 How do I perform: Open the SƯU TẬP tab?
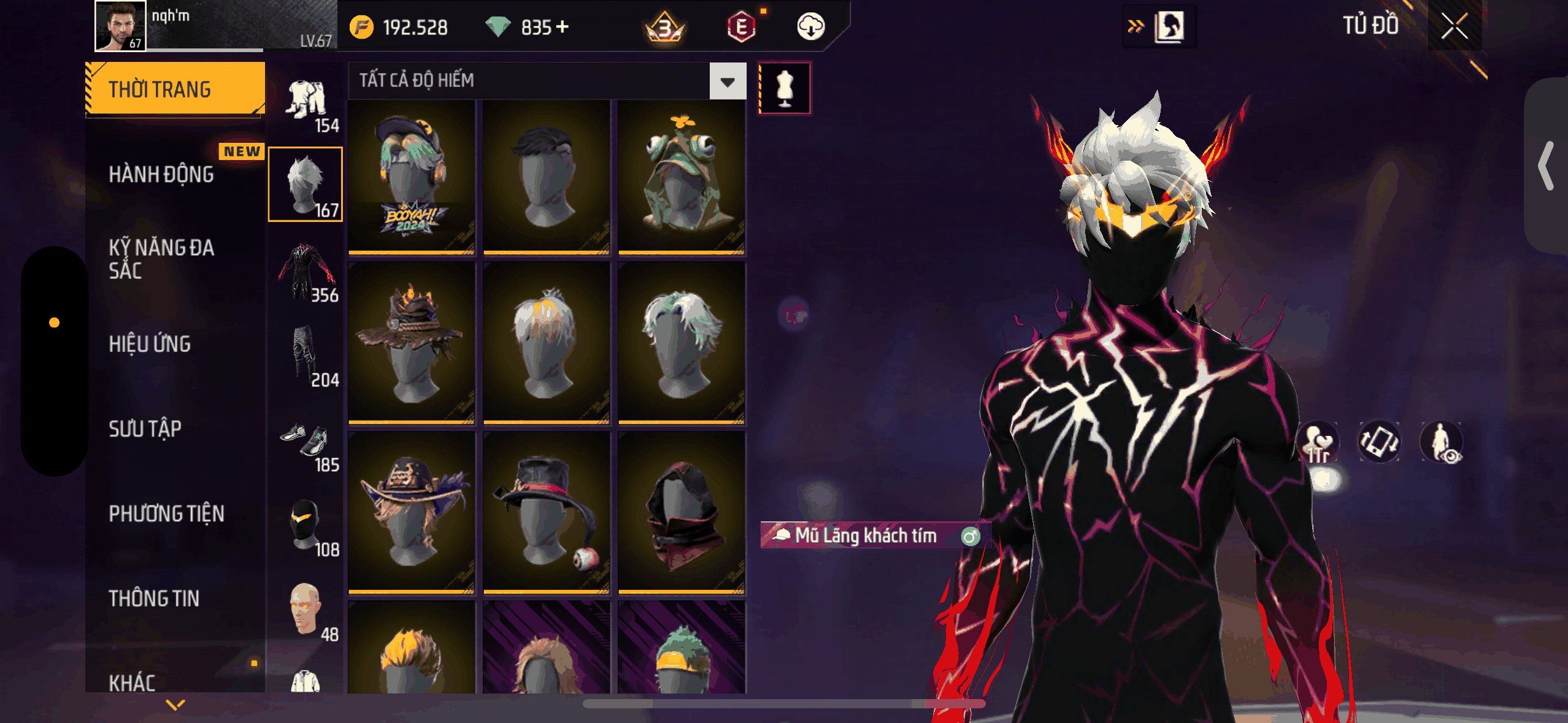pos(145,429)
